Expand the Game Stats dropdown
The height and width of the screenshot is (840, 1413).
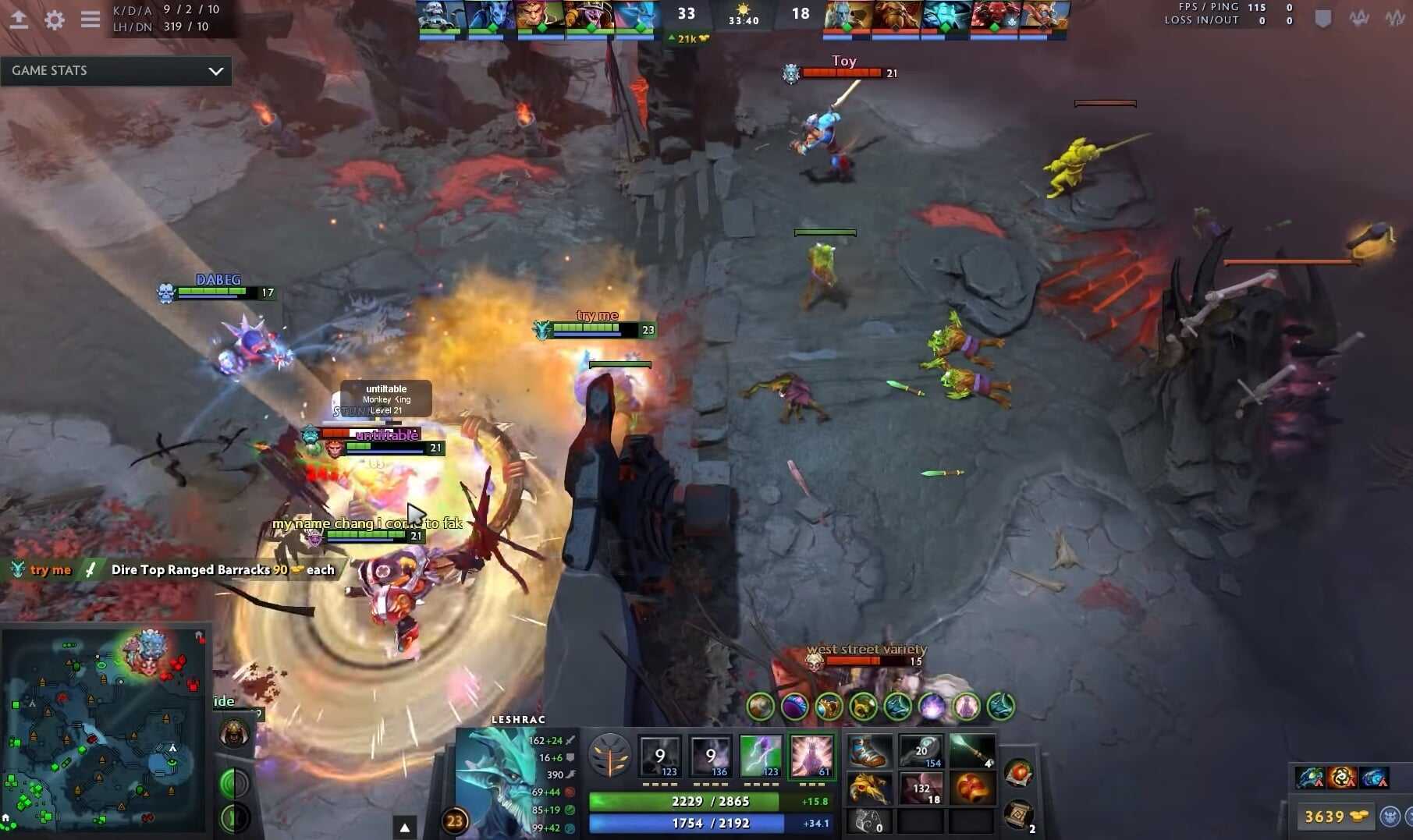pos(215,71)
